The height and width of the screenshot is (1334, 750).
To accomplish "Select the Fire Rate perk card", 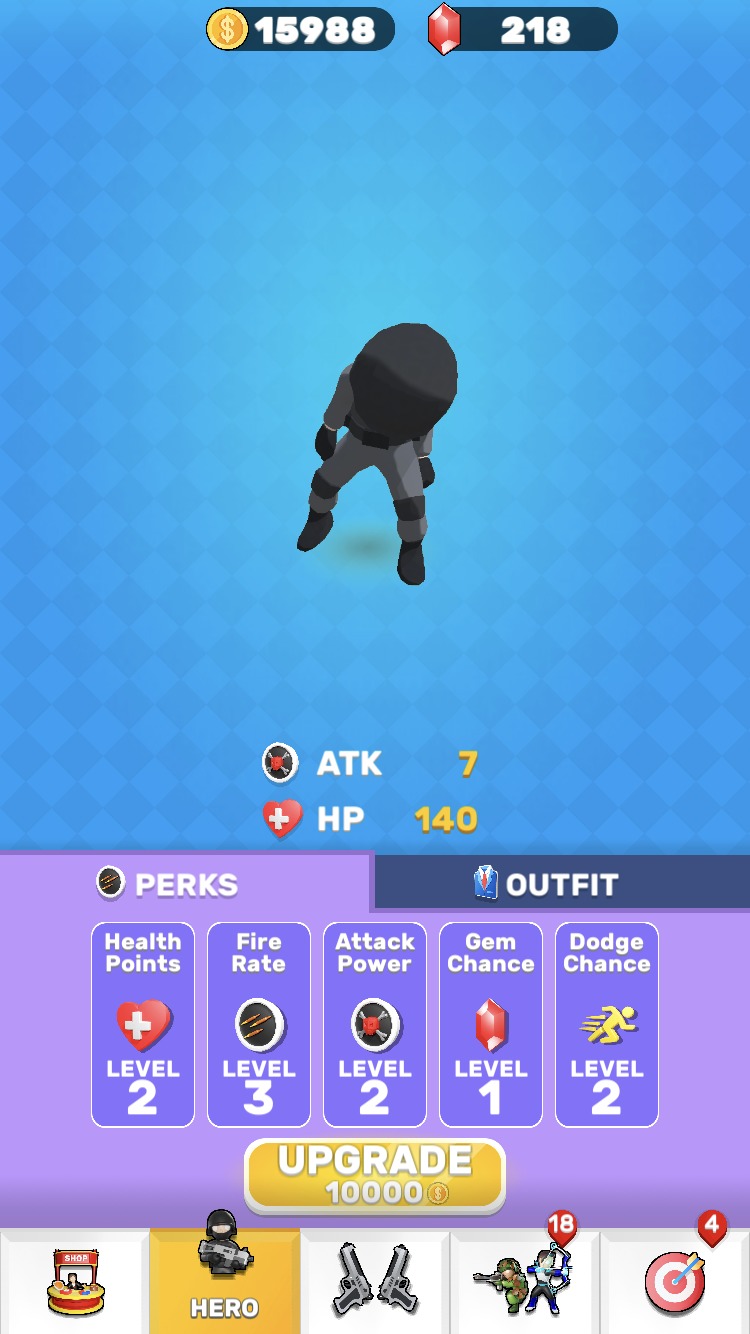I will click(259, 1024).
